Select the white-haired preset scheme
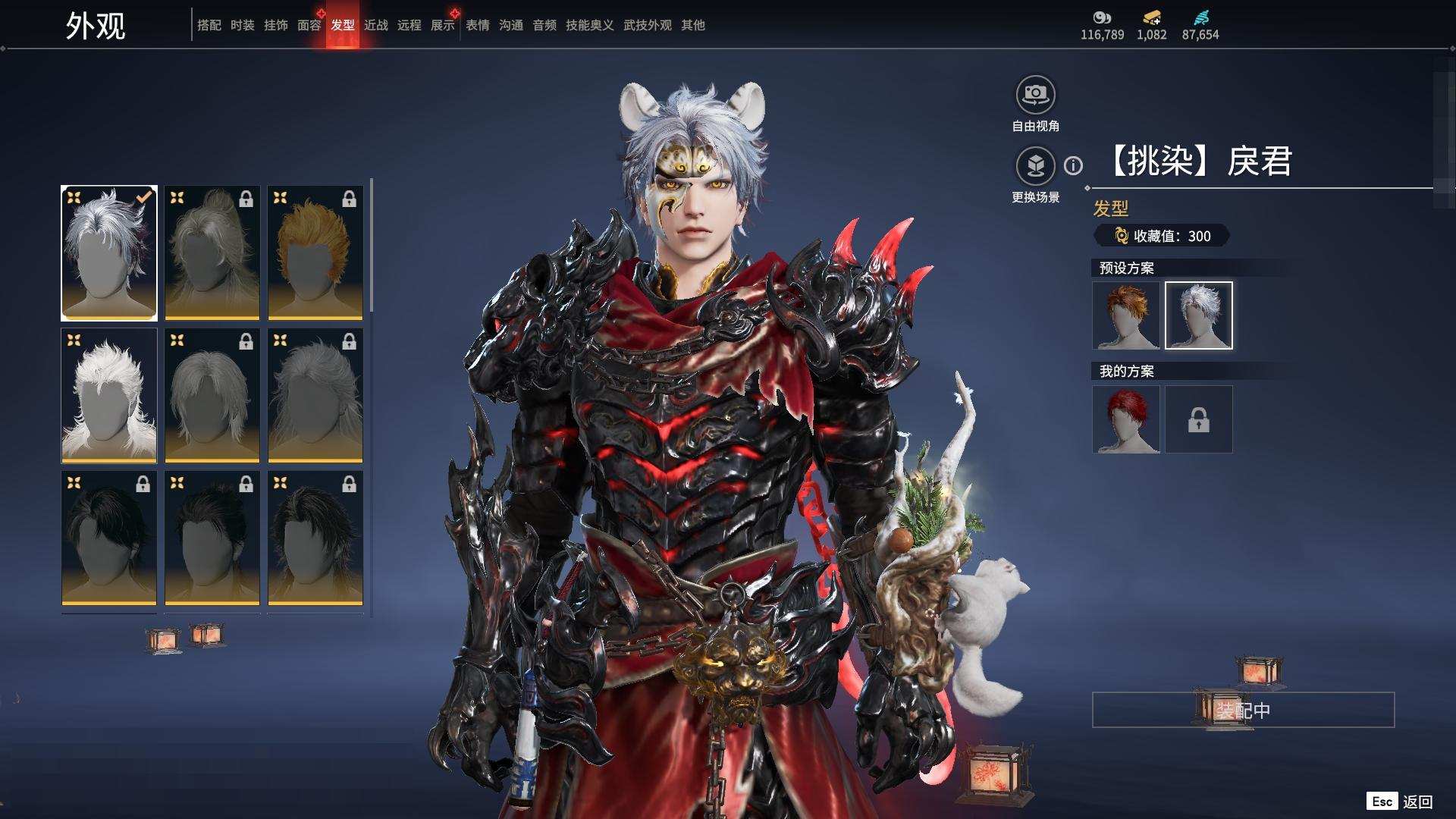 click(1198, 315)
